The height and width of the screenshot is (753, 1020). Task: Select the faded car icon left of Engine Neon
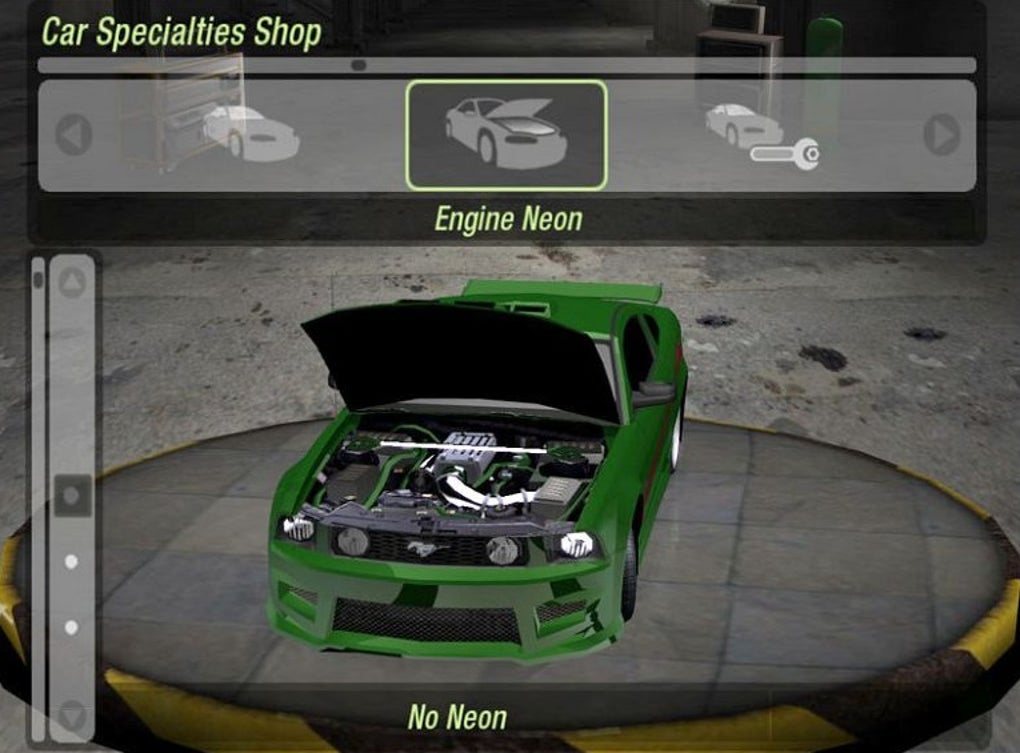250,133
